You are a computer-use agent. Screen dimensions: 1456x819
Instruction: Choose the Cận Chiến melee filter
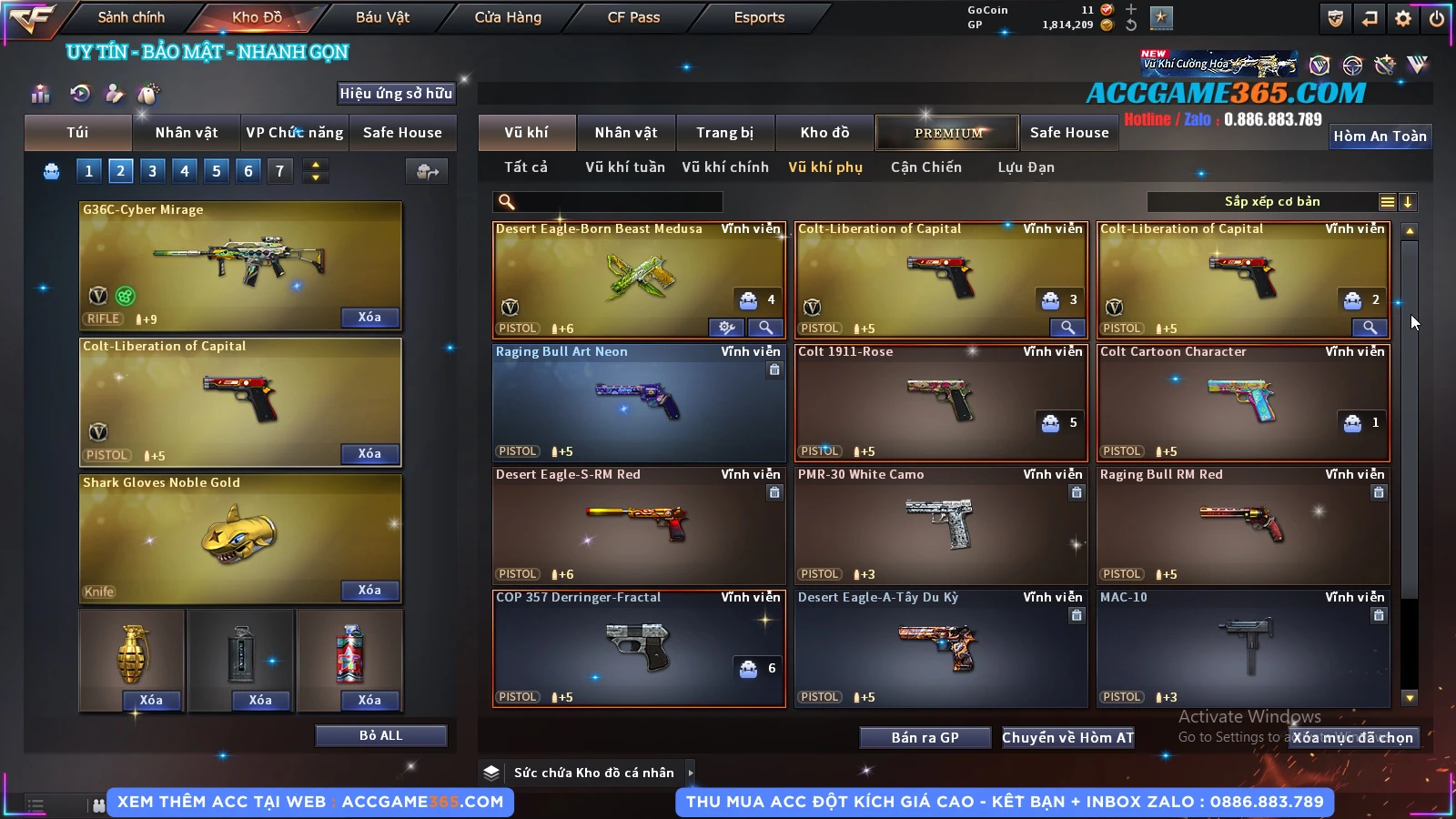pos(925,167)
